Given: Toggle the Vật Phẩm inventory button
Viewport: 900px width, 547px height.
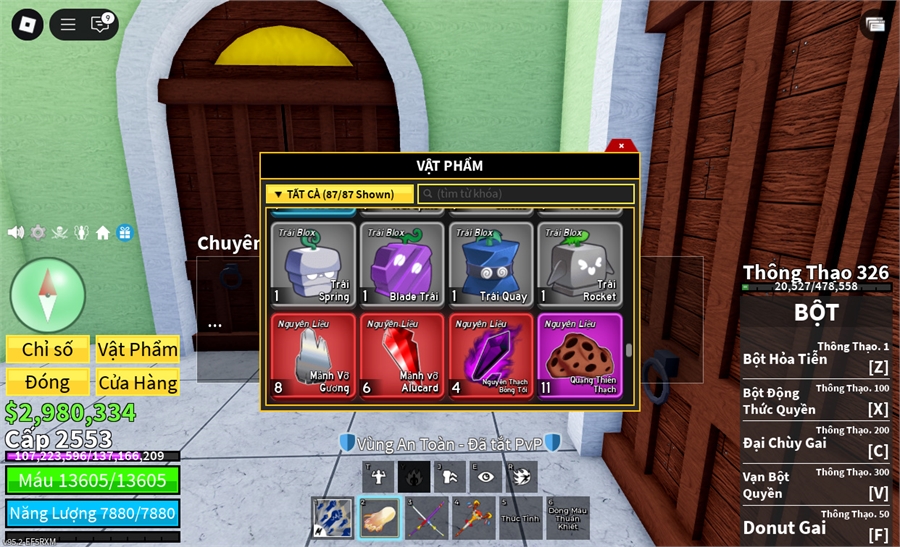Looking at the screenshot, I should (138, 349).
